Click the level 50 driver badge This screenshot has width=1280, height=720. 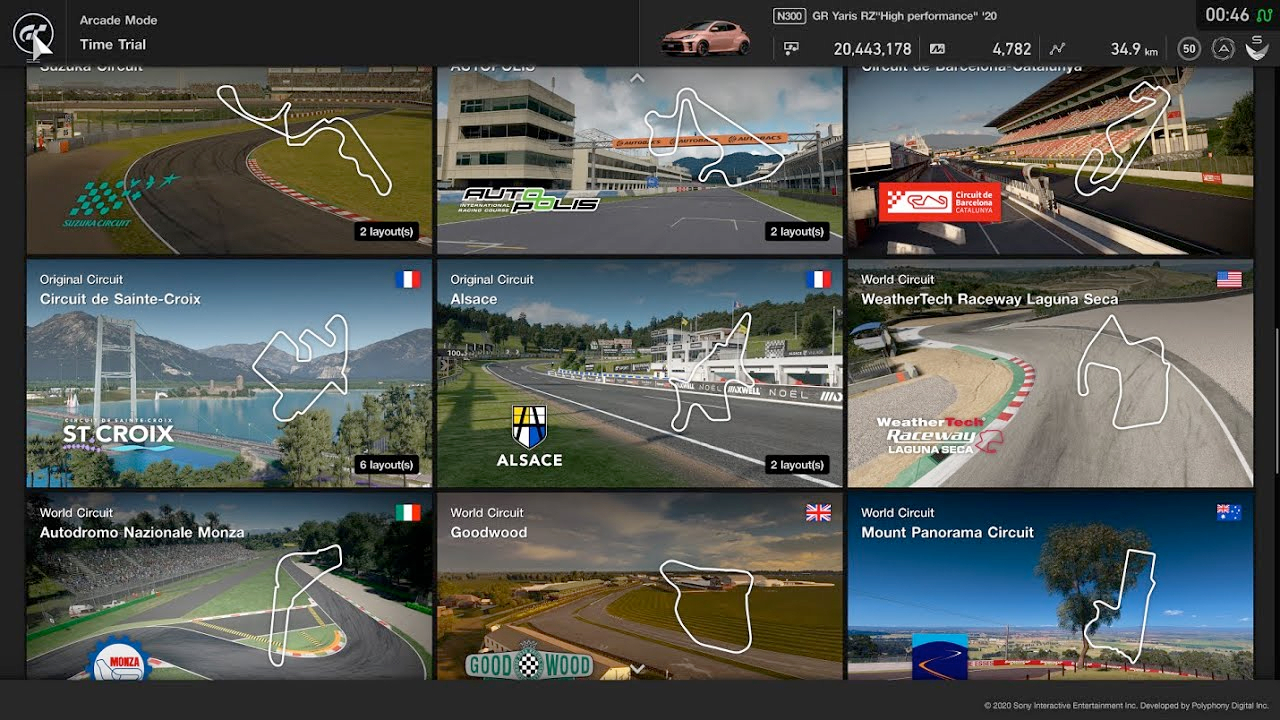click(1189, 48)
